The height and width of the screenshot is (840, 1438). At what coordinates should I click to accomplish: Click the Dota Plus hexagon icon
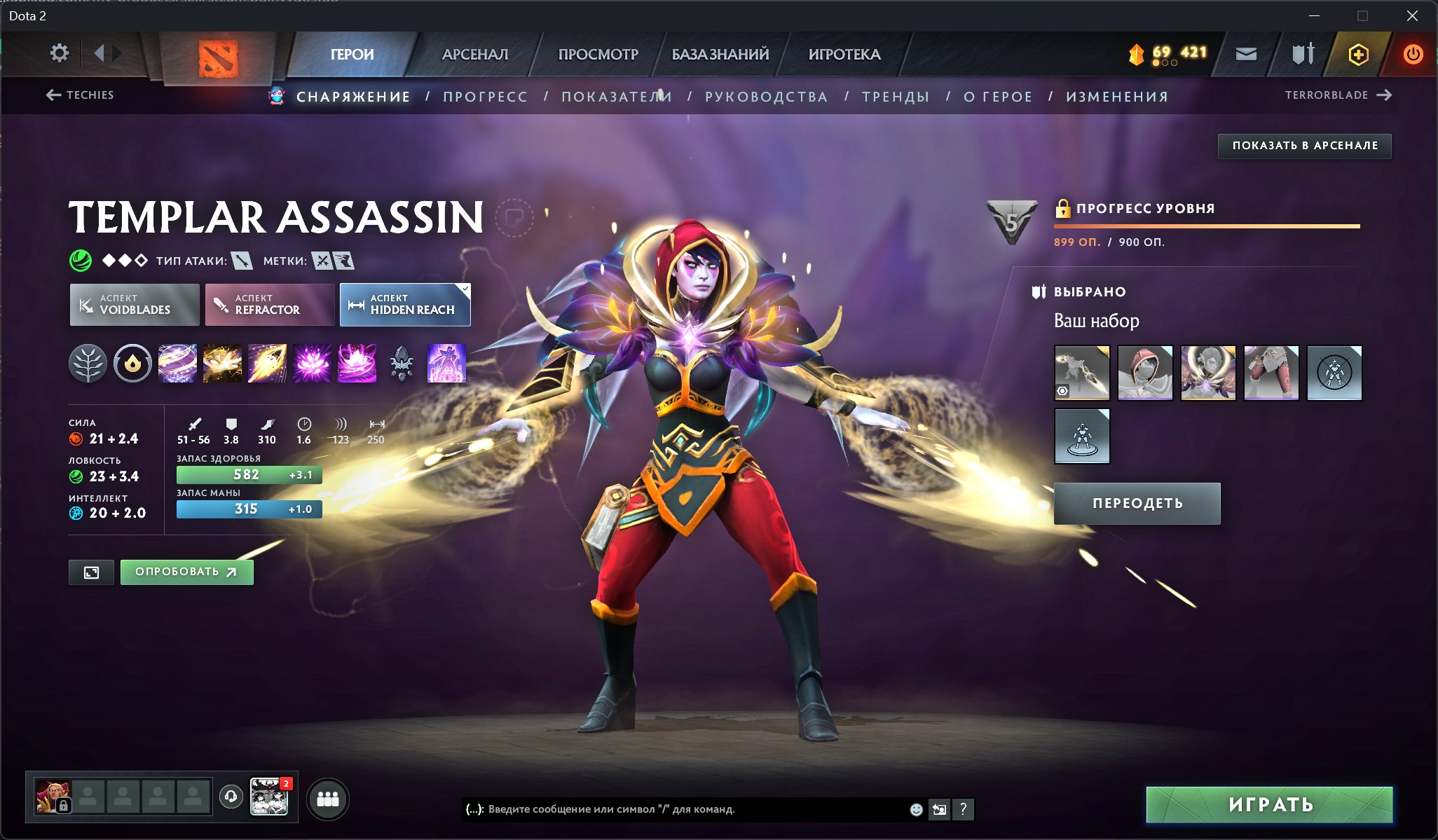coord(1358,53)
